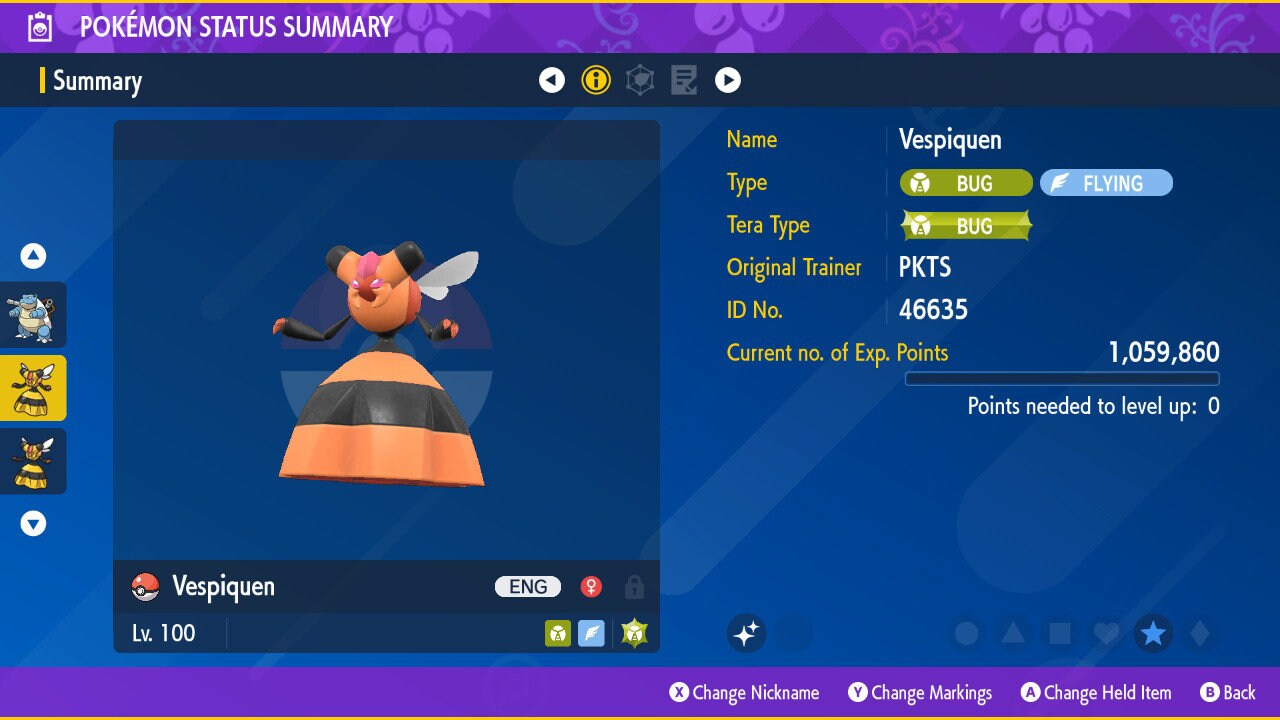Go Back from the summary screen
This screenshot has width=1280, height=720.
(1228, 693)
